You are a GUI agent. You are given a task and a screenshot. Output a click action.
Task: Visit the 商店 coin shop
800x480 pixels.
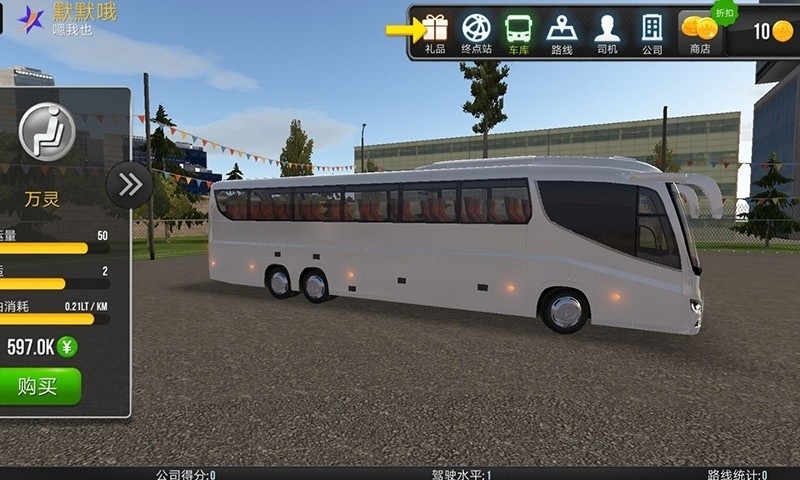700,33
